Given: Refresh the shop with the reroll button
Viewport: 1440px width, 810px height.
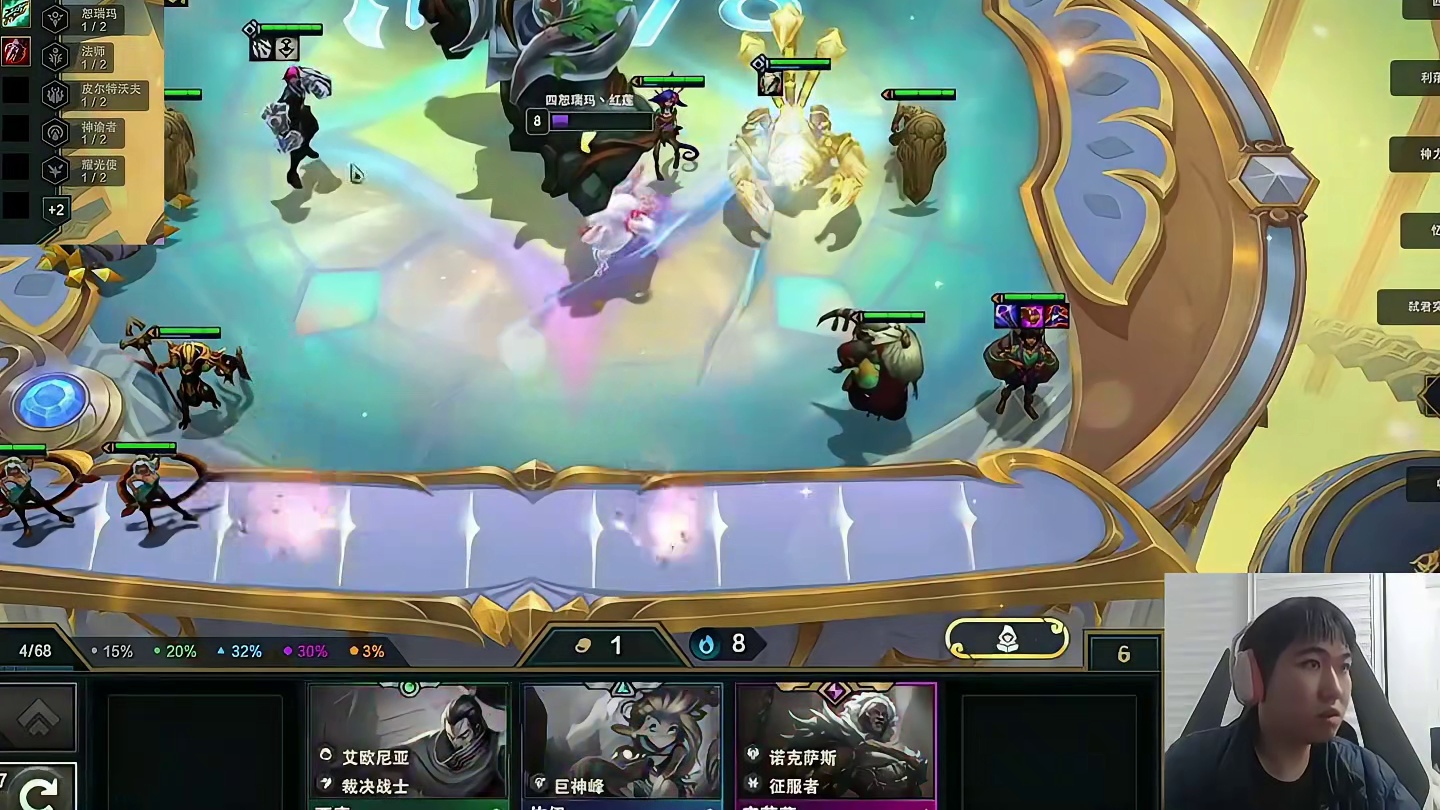Looking at the screenshot, I should pyautogui.click(x=38, y=790).
